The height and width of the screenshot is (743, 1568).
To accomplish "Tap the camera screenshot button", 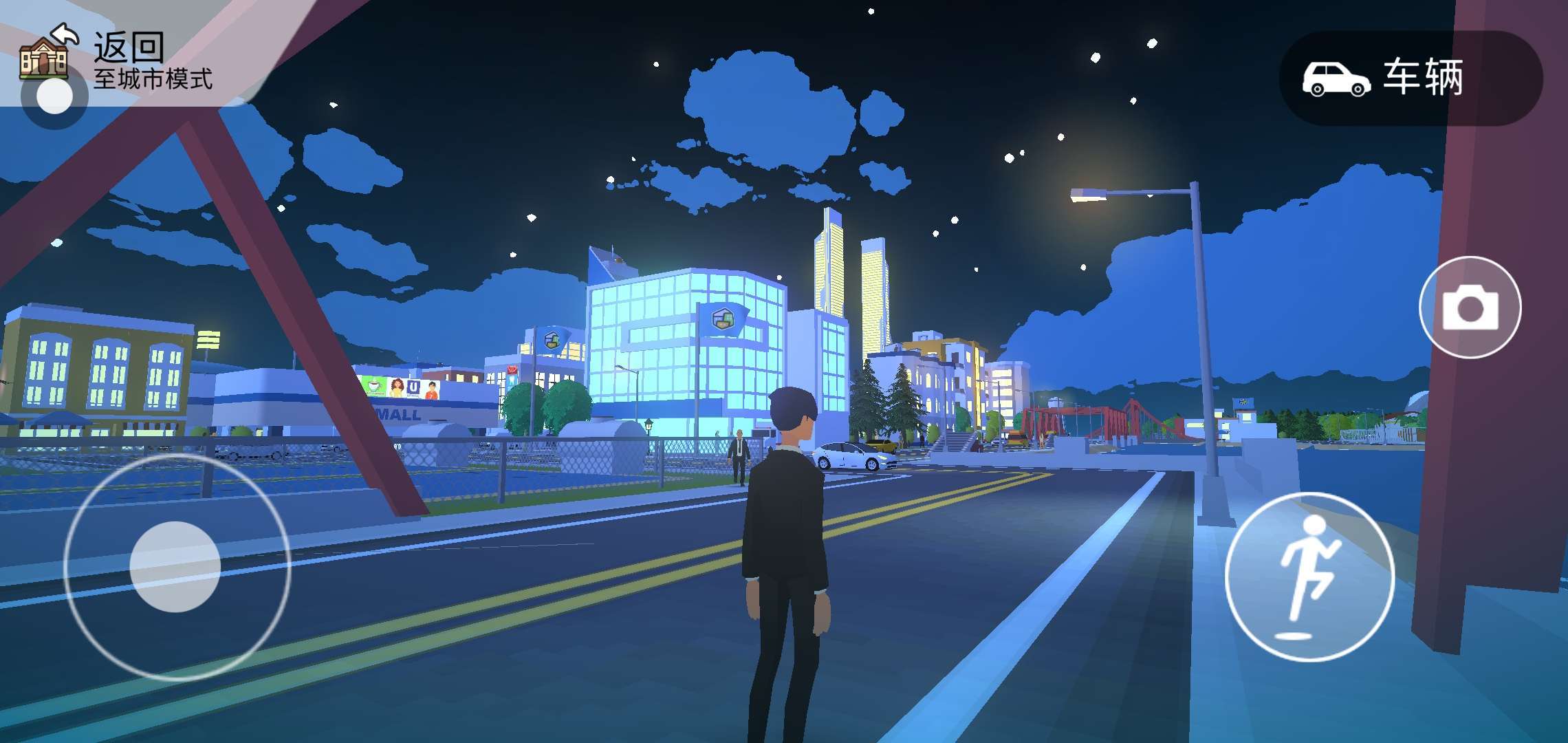I will [1470, 308].
